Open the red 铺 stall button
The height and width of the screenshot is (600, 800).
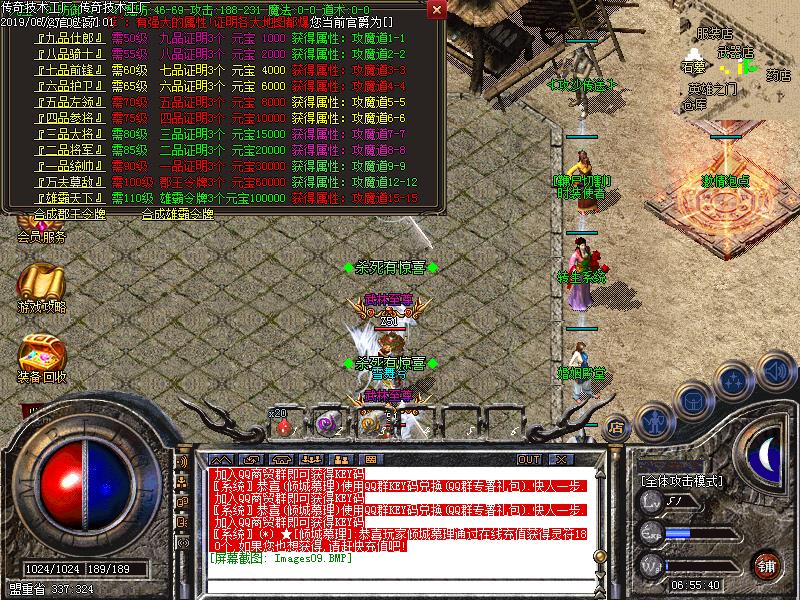point(767,564)
